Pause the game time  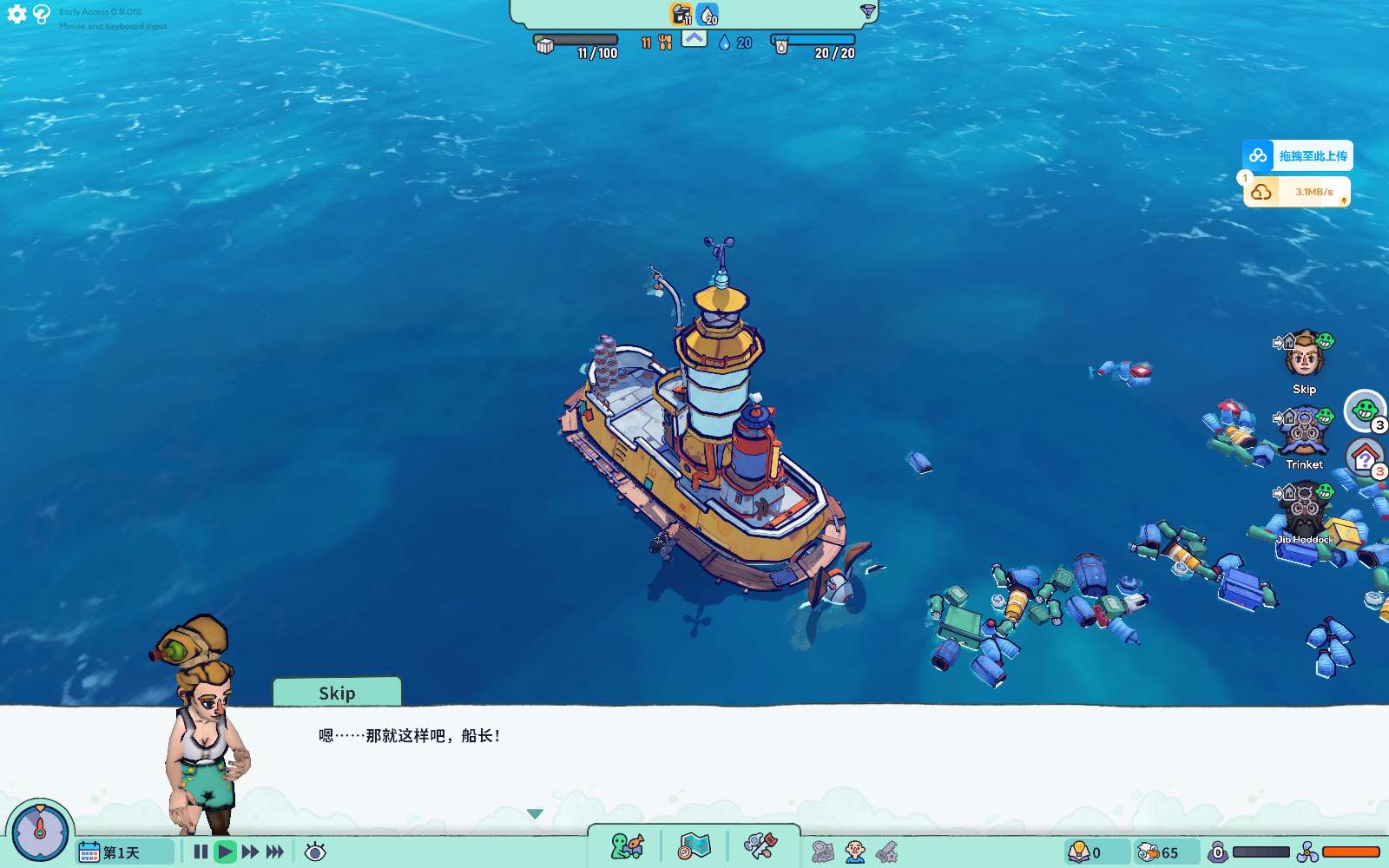(x=201, y=852)
